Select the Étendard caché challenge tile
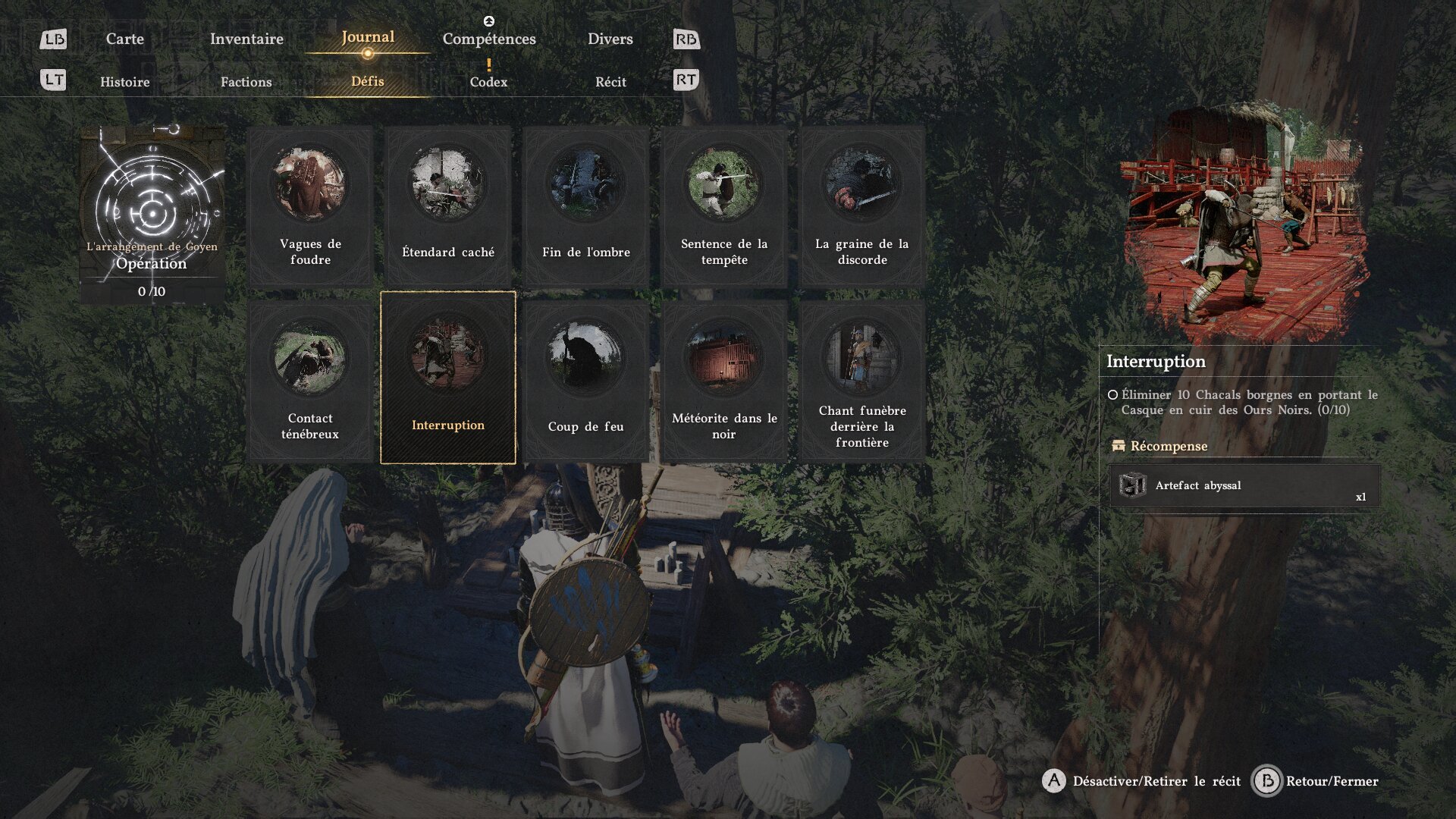 447,206
